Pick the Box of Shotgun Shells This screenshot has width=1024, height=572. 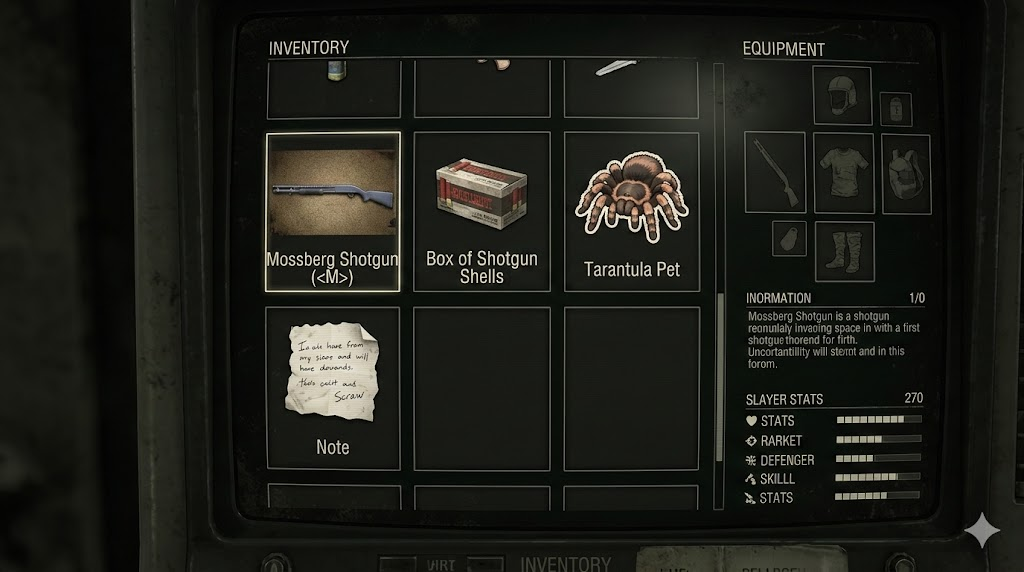click(482, 211)
